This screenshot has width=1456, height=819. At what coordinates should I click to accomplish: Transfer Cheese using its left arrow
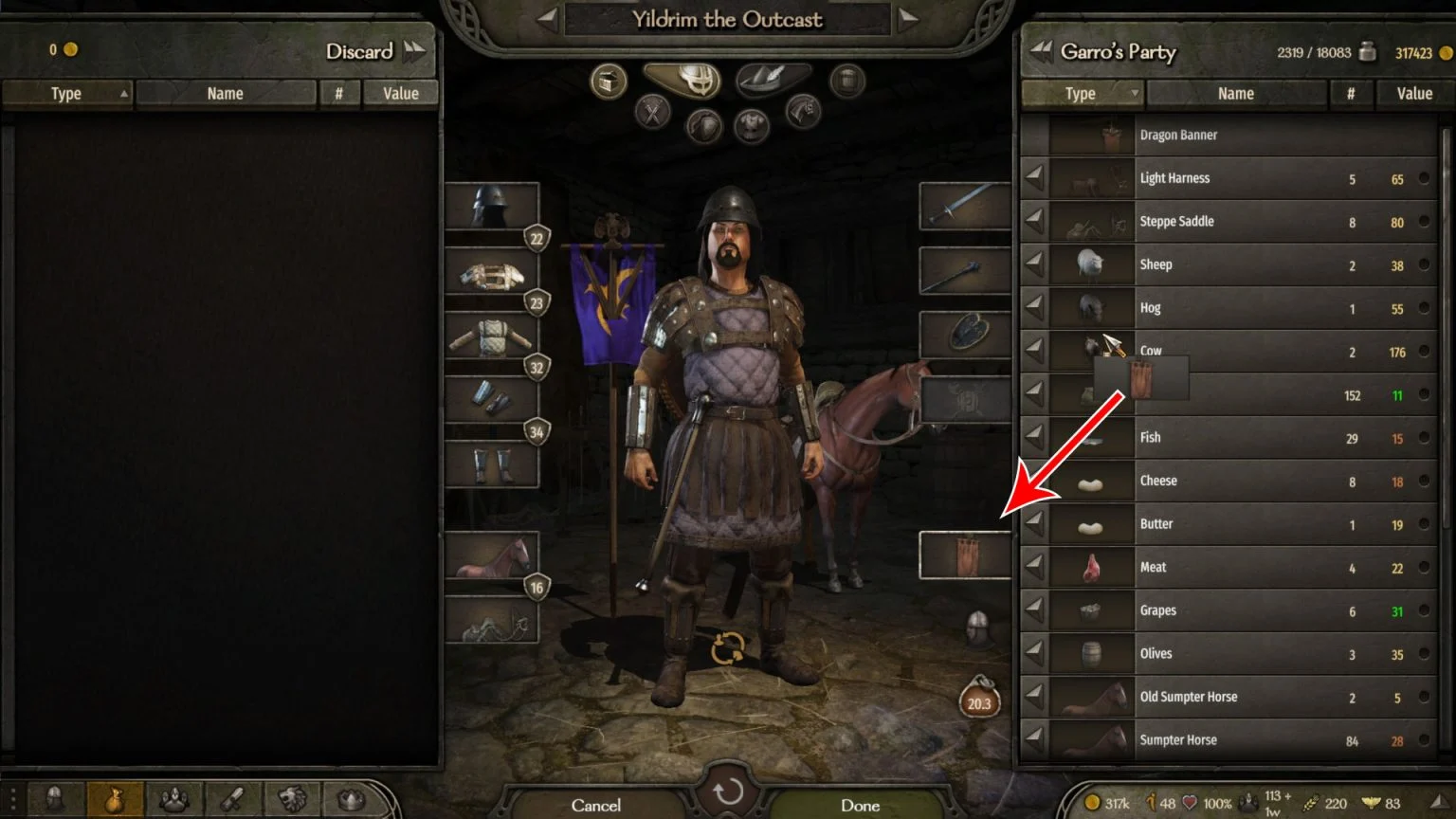click(1035, 482)
